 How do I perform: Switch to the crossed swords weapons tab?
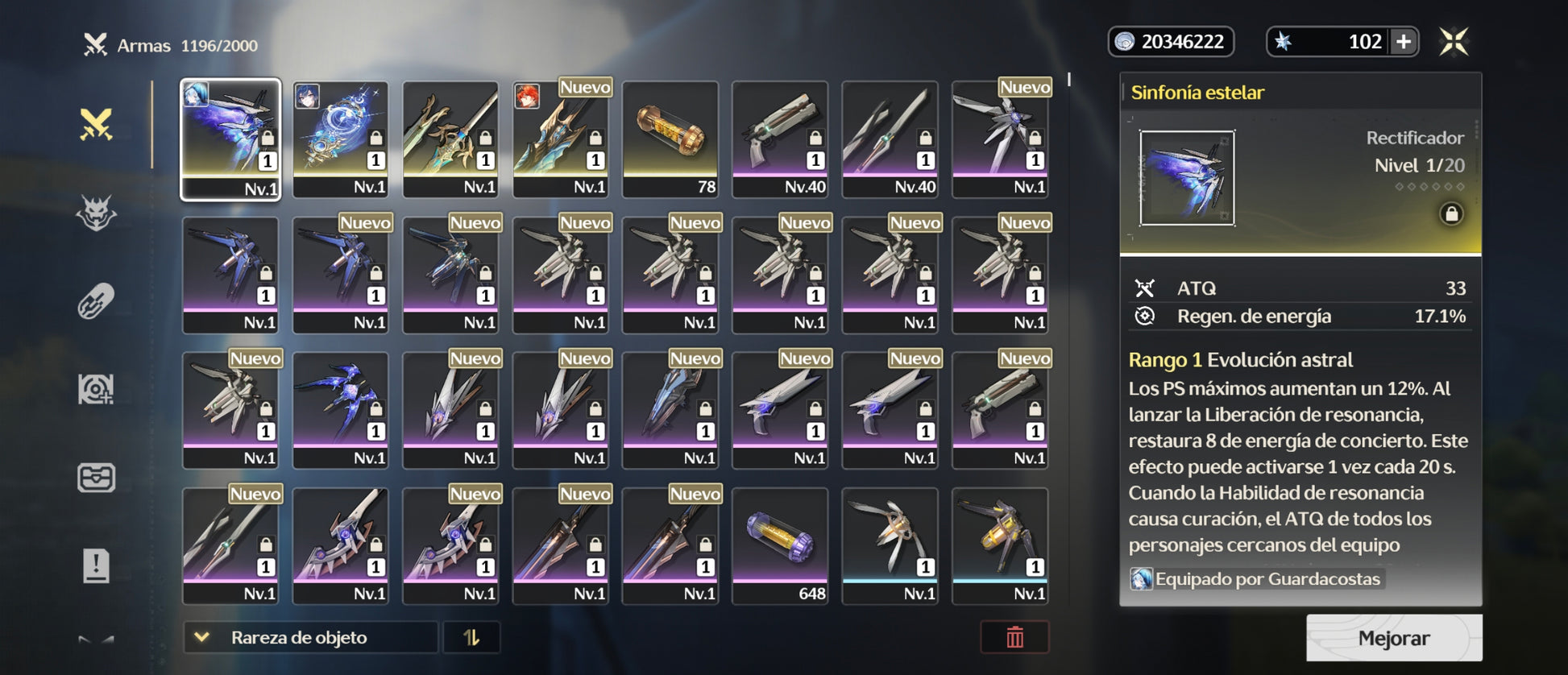(96, 125)
